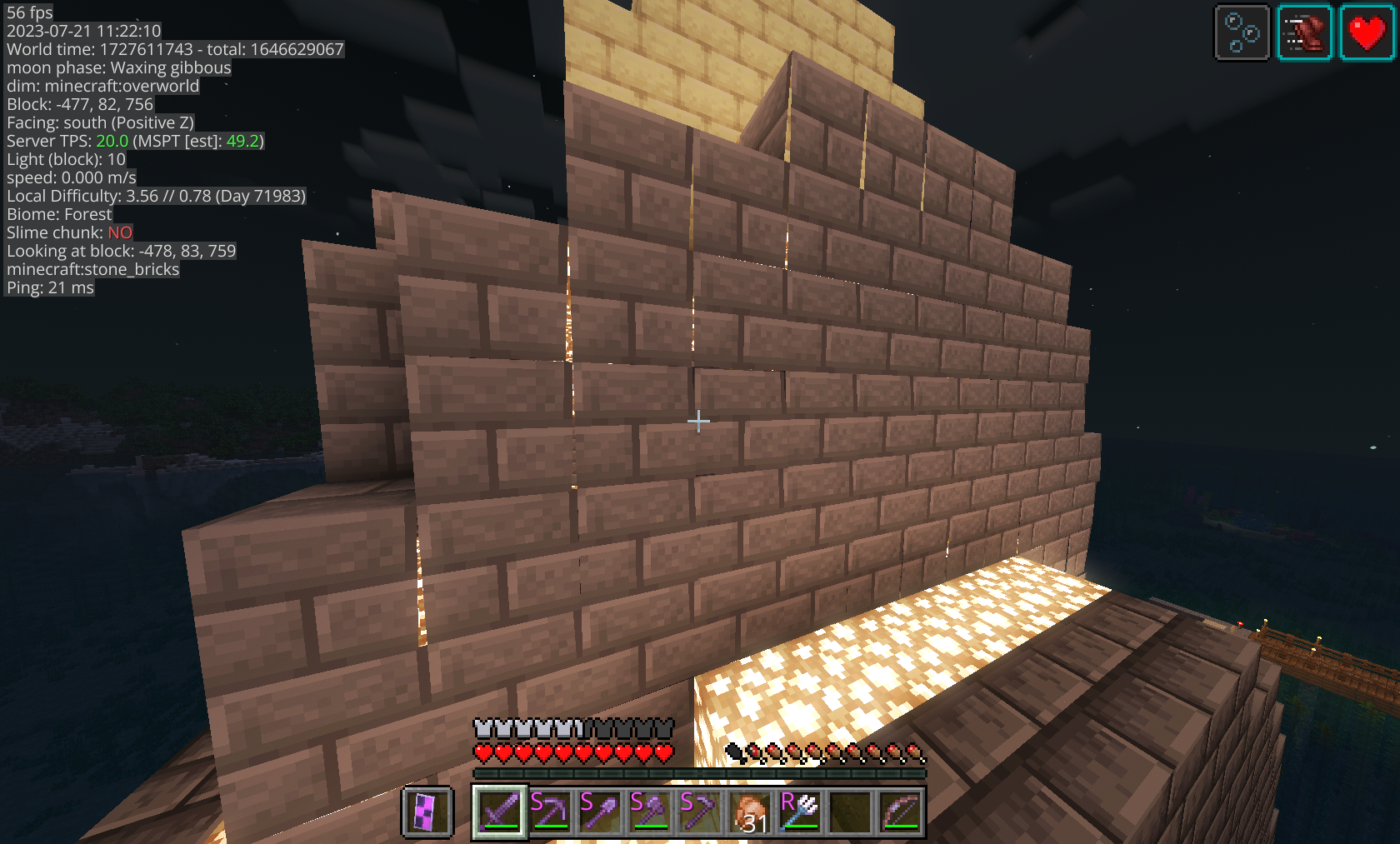Screen dimensions: 1400x844
Task: Select the netherite sword hotbar slot
Action: click(500, 812)
